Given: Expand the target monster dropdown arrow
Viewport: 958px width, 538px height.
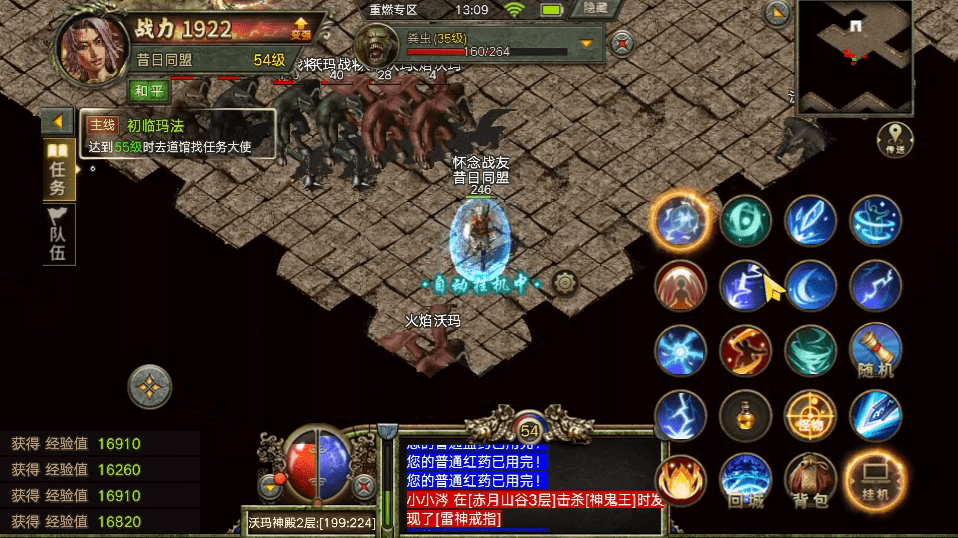Looking at the screenshot, I should pyautogui.click(x=587, y=43).
